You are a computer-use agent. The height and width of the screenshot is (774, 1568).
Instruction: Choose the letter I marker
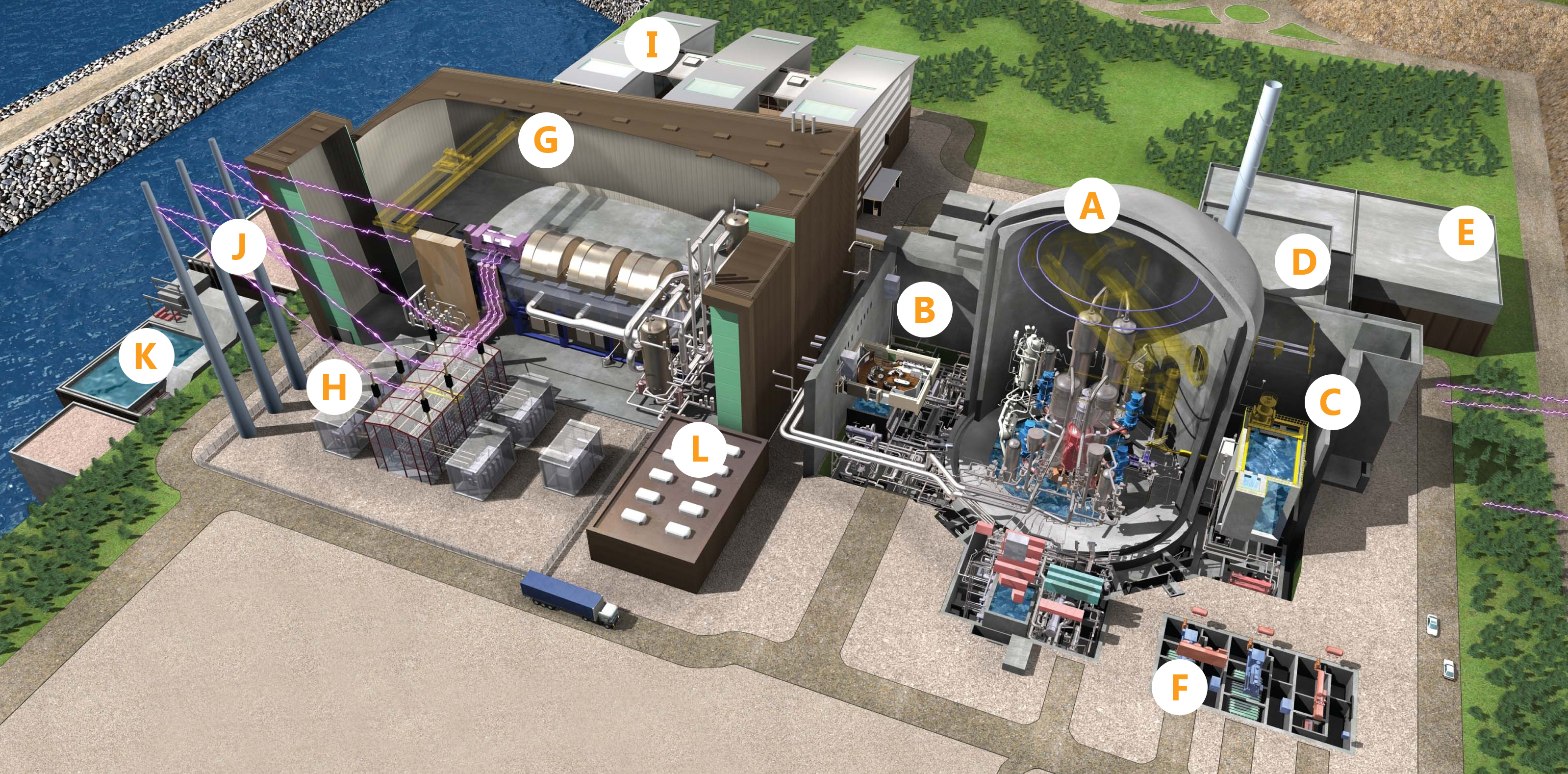pyautogui.click(x=652, y=45)
